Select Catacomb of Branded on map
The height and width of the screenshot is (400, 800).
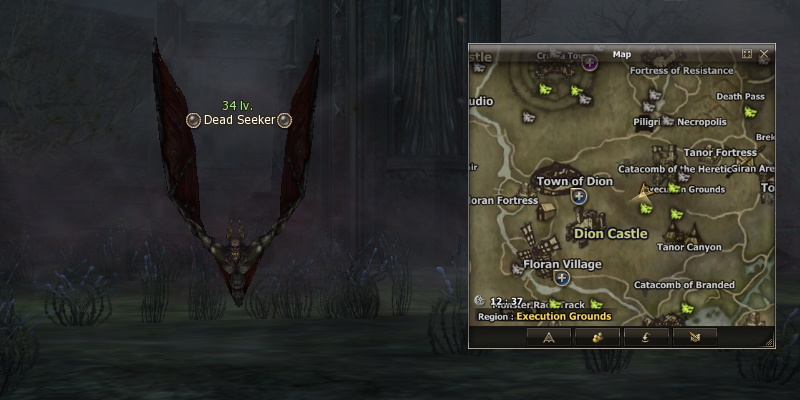coord(684,285)
